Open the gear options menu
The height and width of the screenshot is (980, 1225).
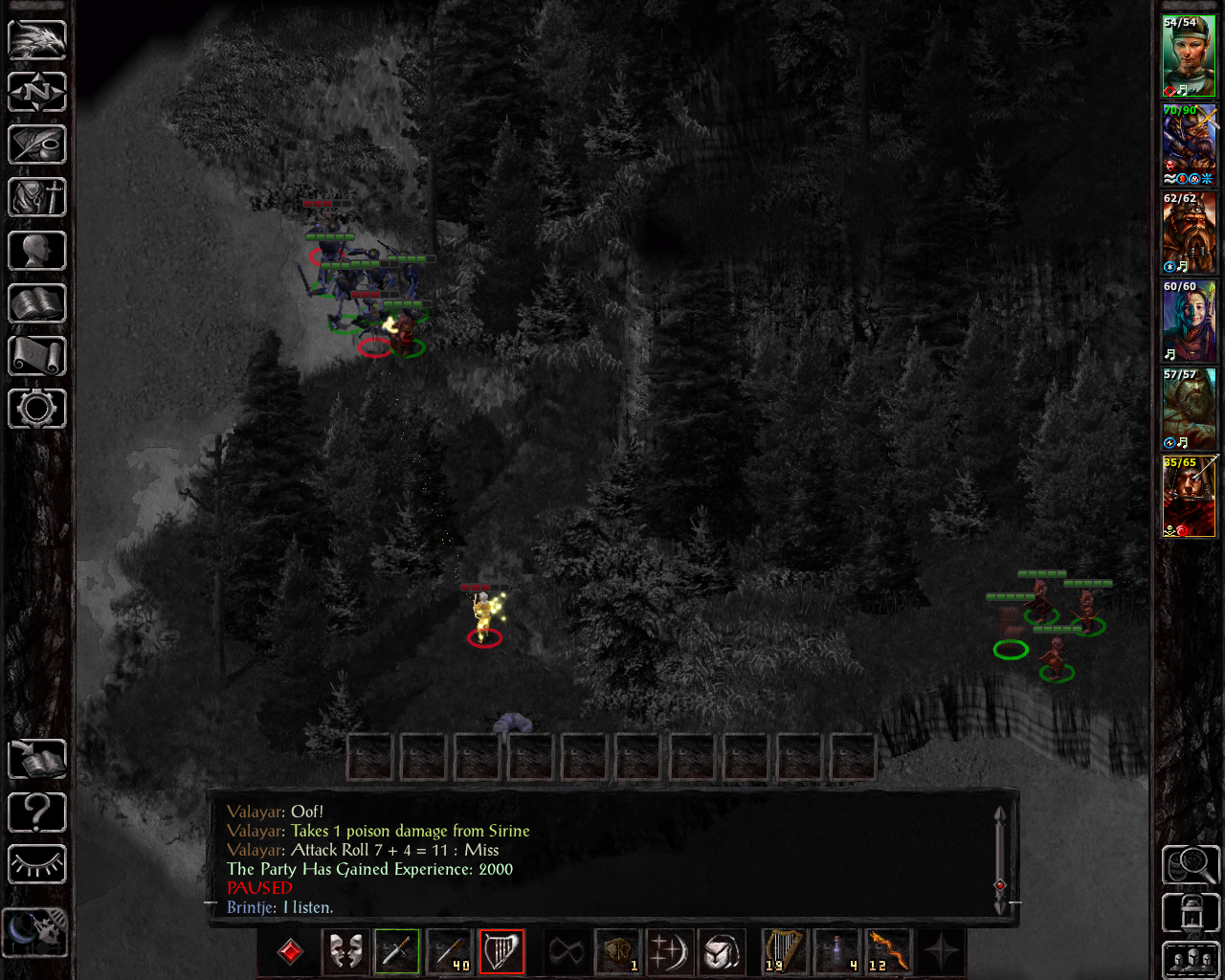[37, 409]
